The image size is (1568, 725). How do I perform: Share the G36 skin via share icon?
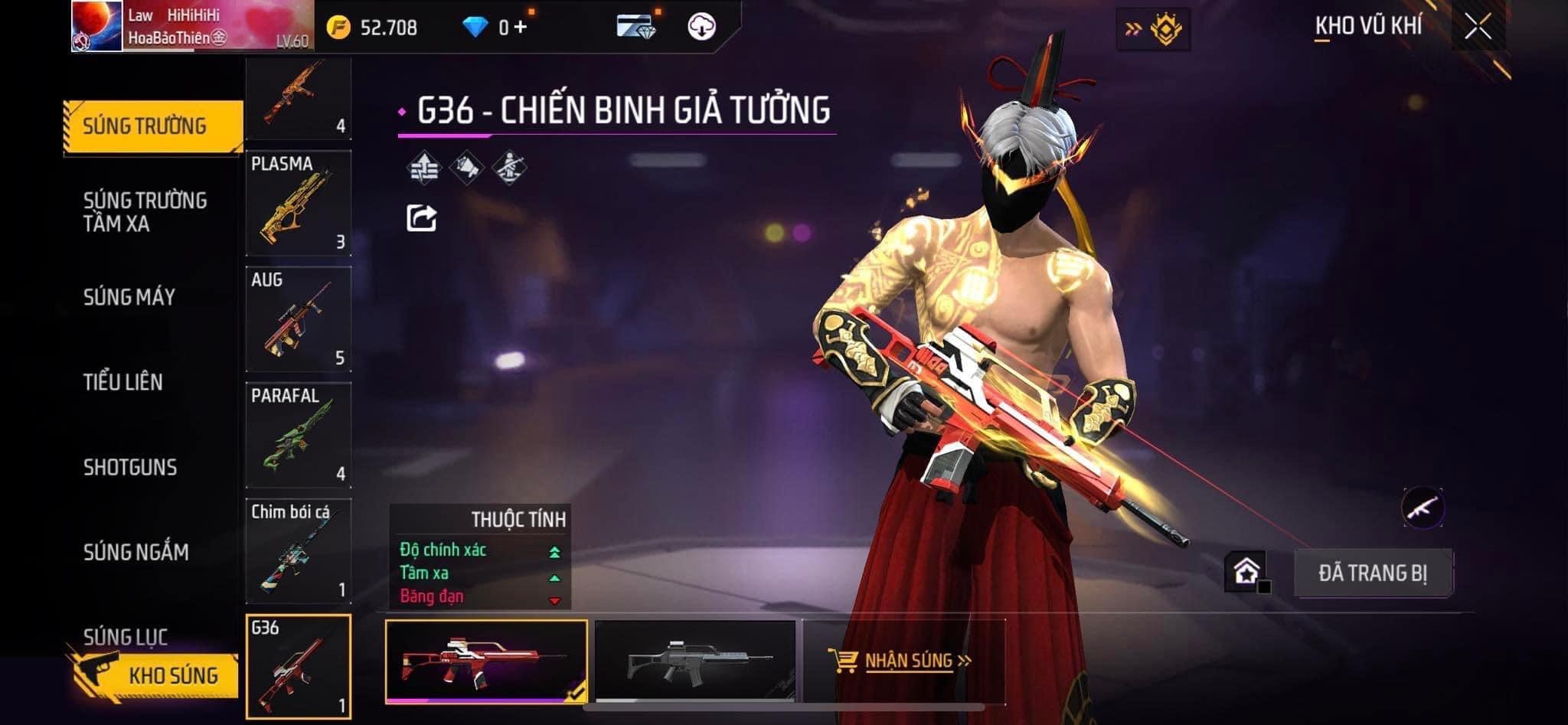pyautogui.click(x=421, y=218)
